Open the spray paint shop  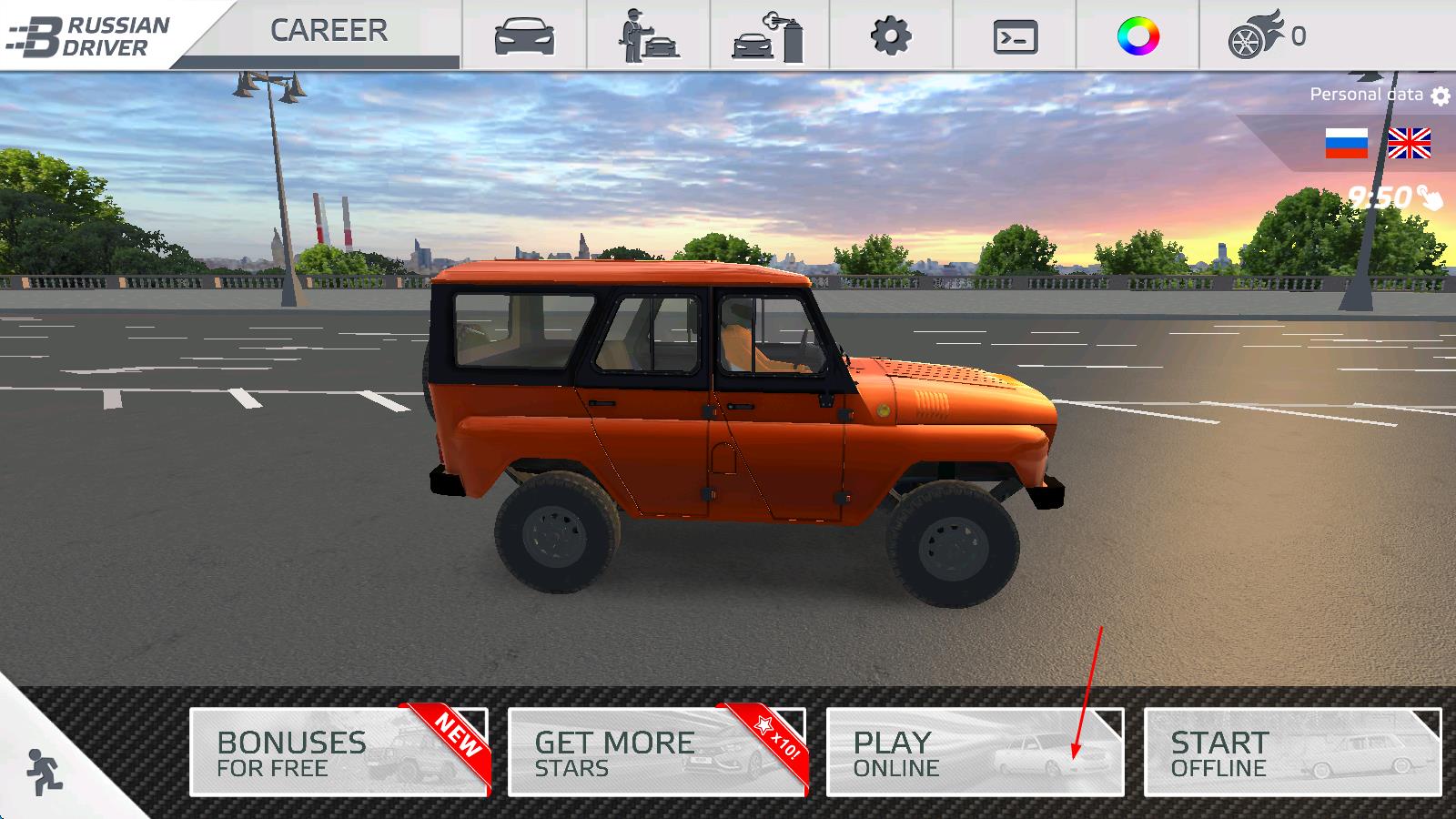click(x=770, y=36)
